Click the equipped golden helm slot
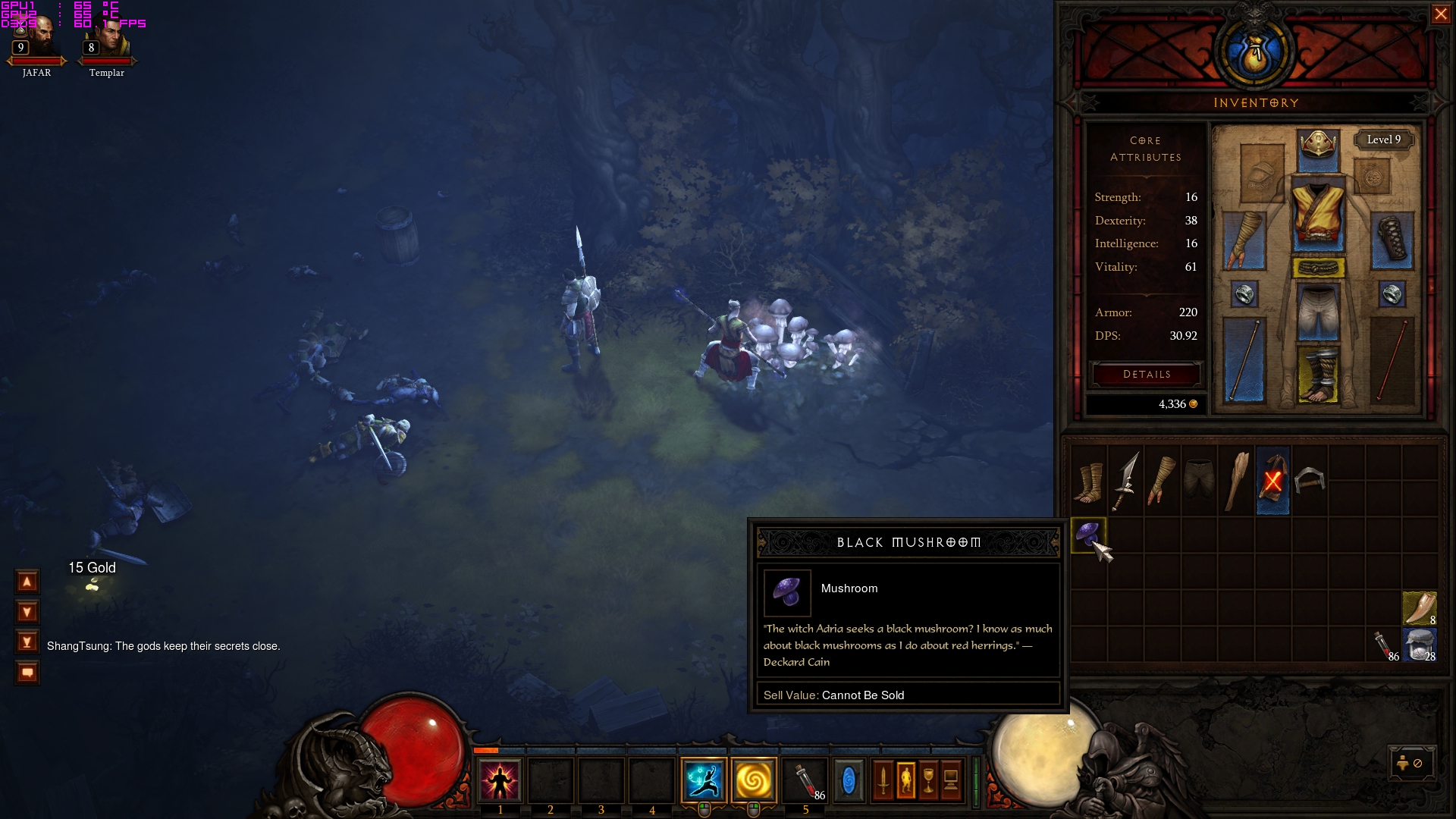Screen dimensions: 1456x819 1318,145
